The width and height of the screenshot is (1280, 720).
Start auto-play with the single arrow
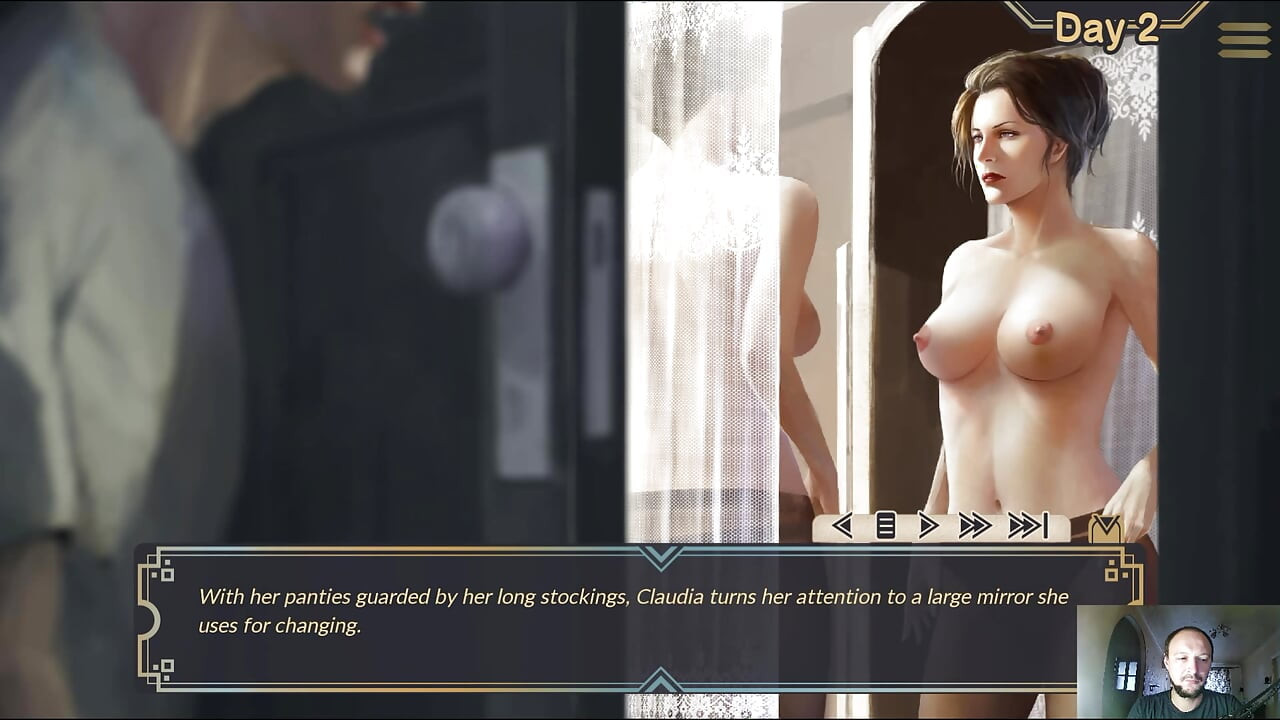pos(928,525)
